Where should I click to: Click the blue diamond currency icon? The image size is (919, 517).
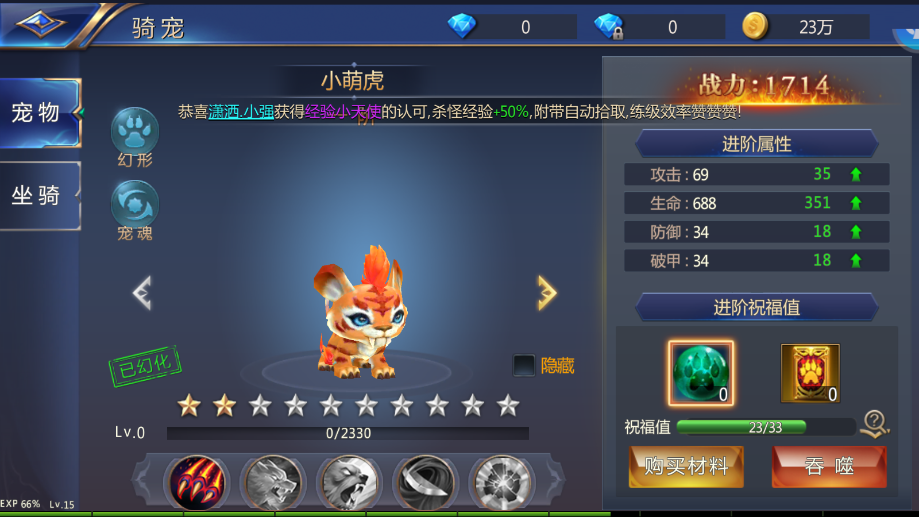point(462,27)
